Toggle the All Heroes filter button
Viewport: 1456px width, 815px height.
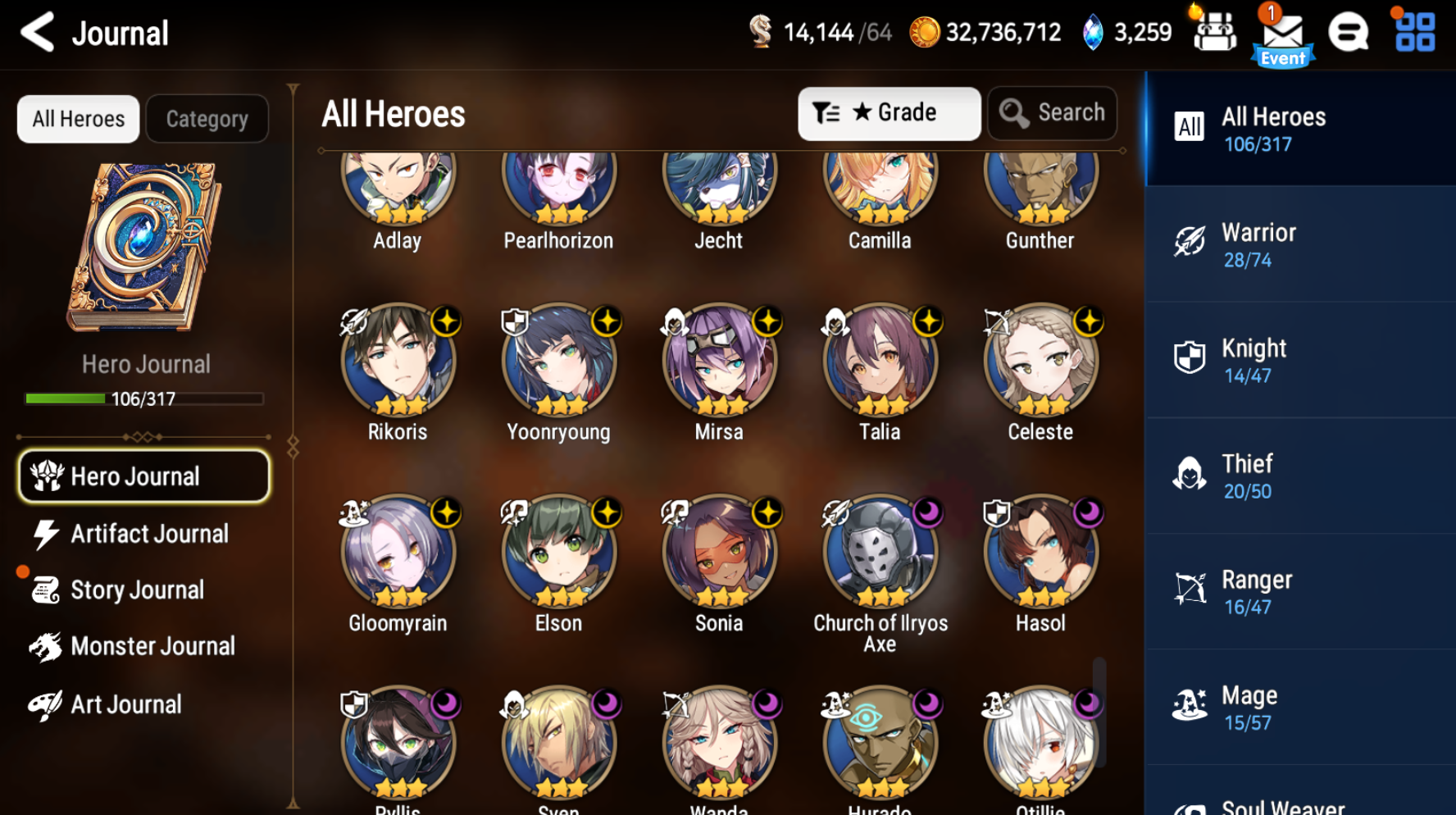point(78,118)
